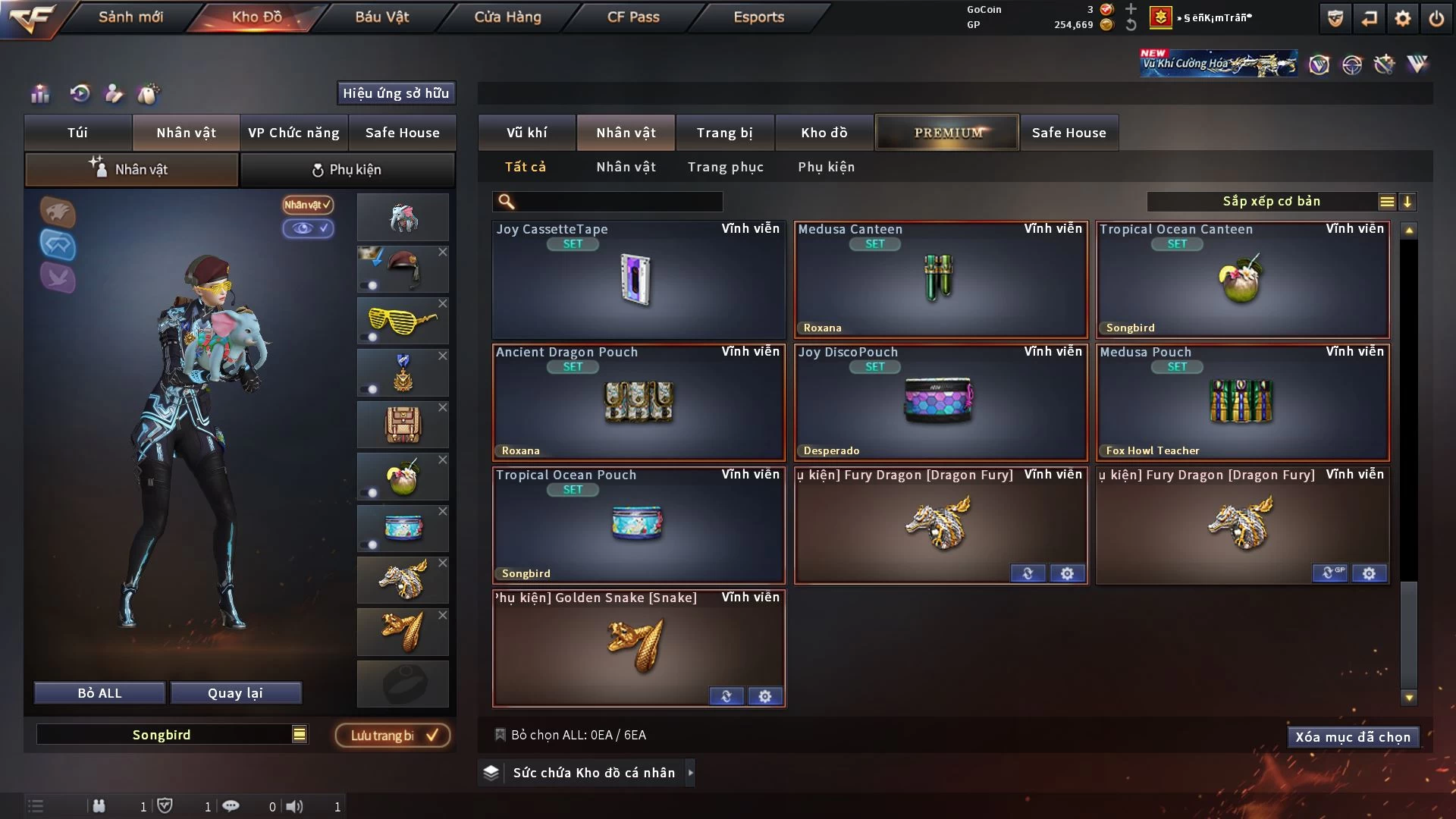
Task: Open the Sắp xếp cơ bản sort dropdown
Action: (x=1271, y=202)
